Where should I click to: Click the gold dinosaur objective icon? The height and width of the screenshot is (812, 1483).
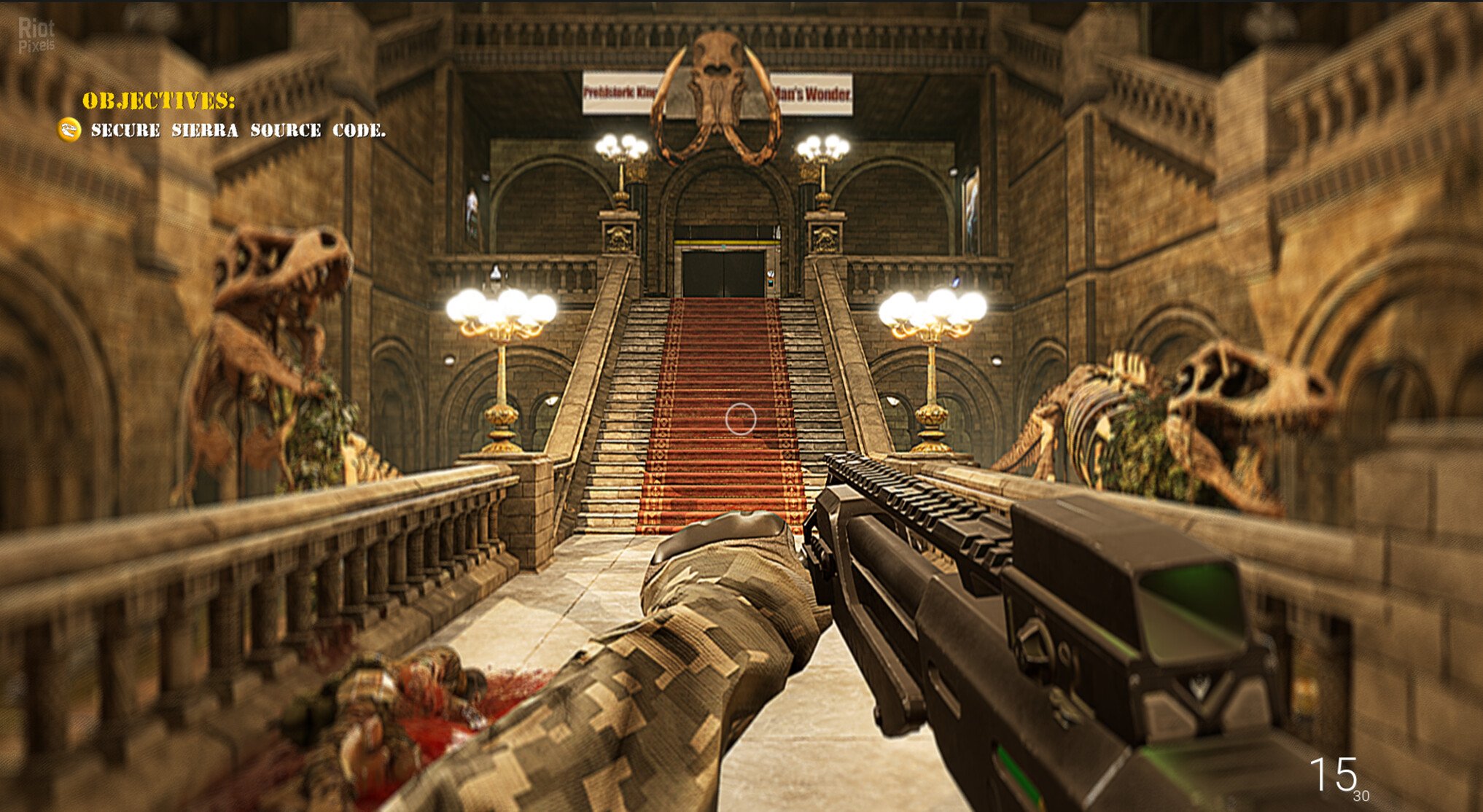pos(69,130)
